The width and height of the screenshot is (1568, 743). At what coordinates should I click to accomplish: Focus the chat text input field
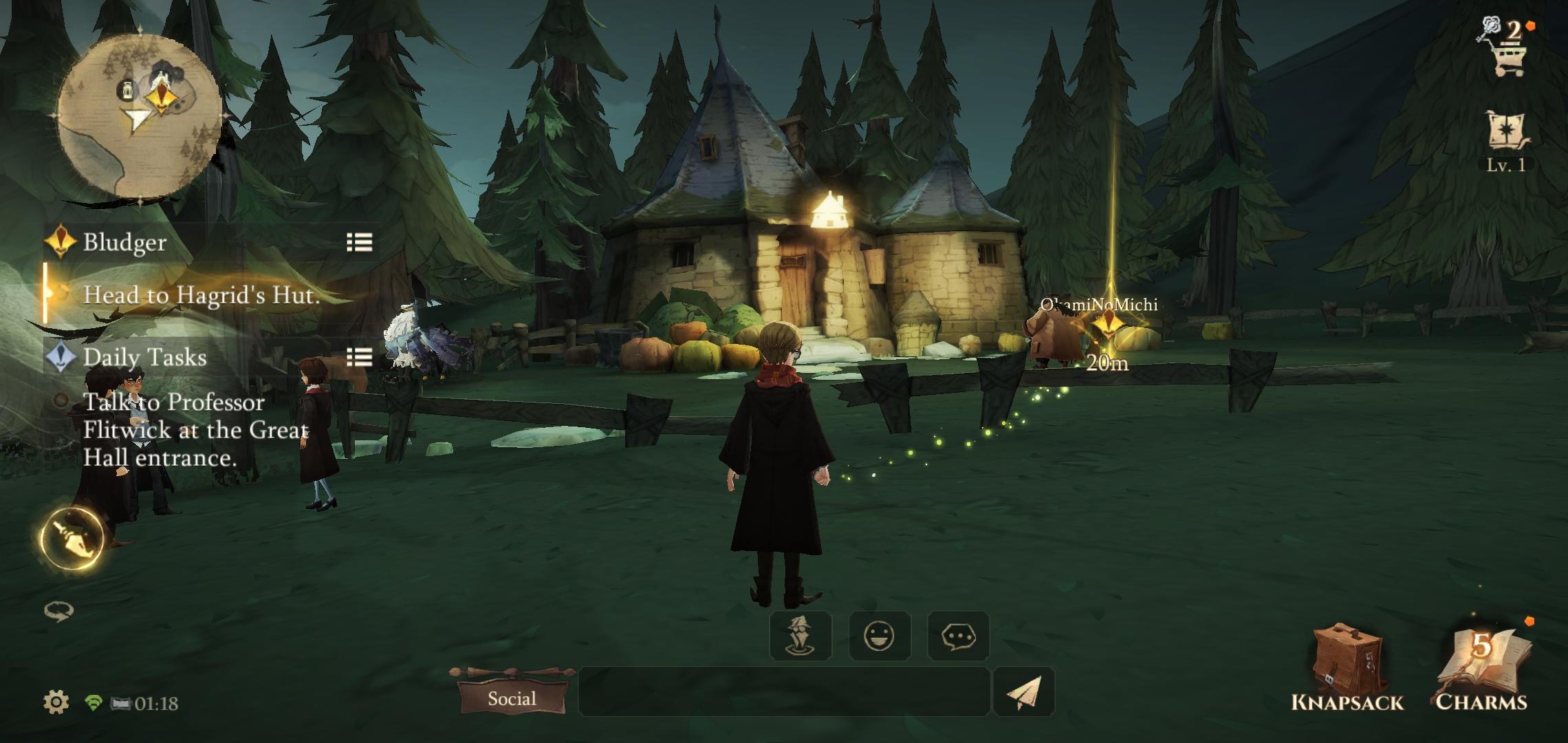[x=784, y=691]
